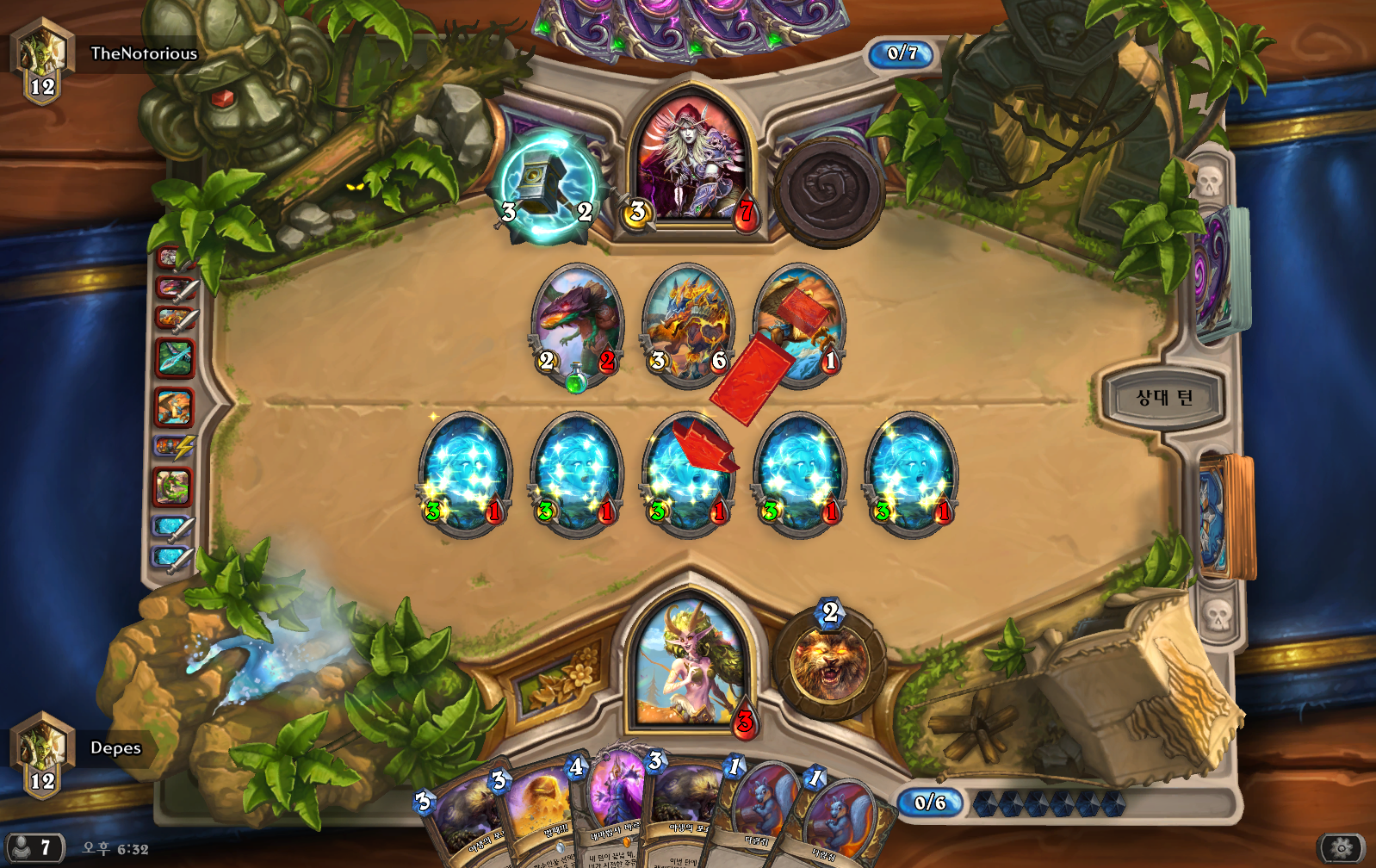Click the Depes player name plate

[x=115, y=747]
